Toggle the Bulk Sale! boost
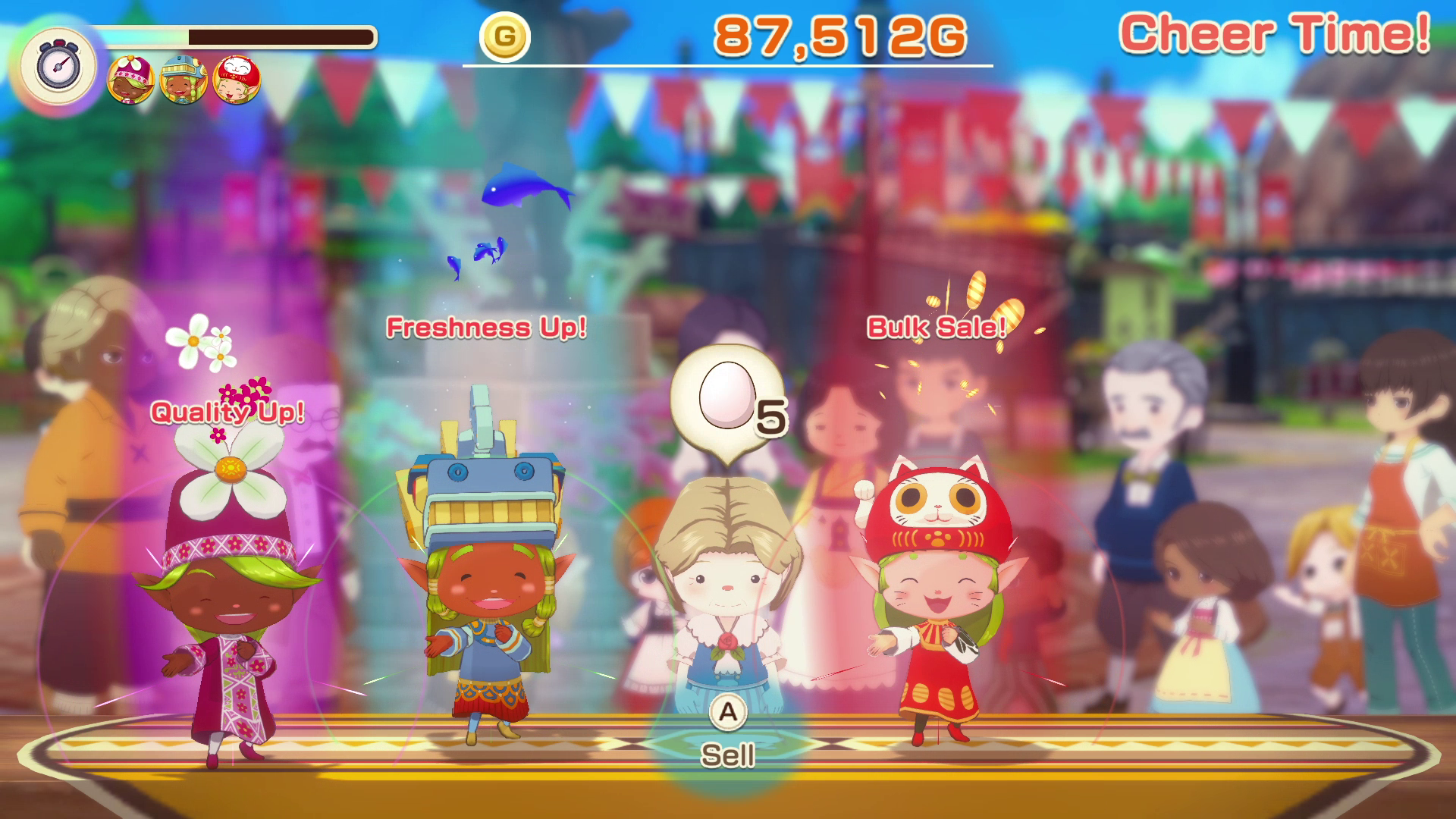The width and height of the screenshot is (1456, 819). pos(935,328)
